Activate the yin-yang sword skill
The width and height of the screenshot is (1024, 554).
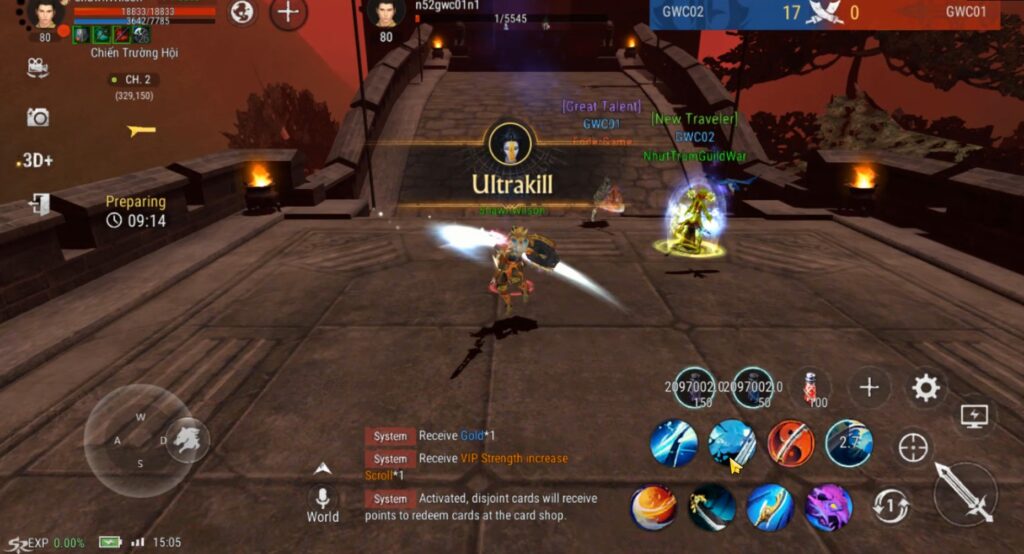point(791,443)
